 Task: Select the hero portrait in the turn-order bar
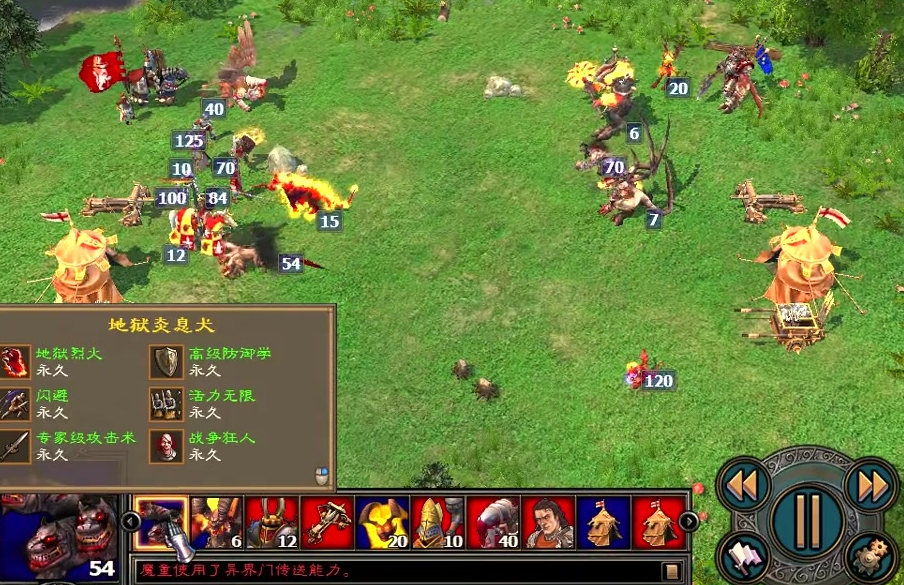(549, 523)
